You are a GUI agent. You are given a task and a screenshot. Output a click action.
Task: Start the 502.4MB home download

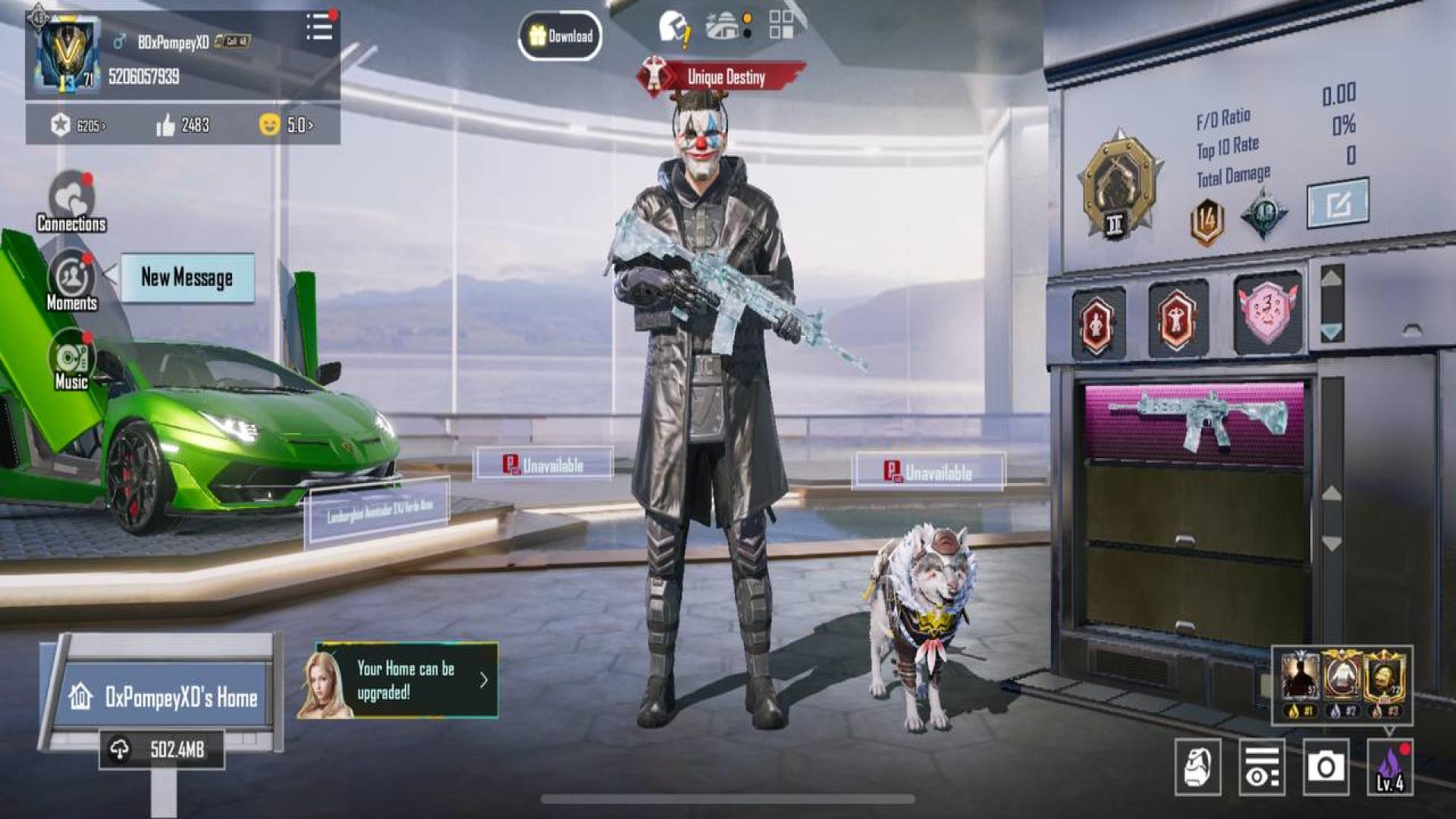[x=162, y=749]
